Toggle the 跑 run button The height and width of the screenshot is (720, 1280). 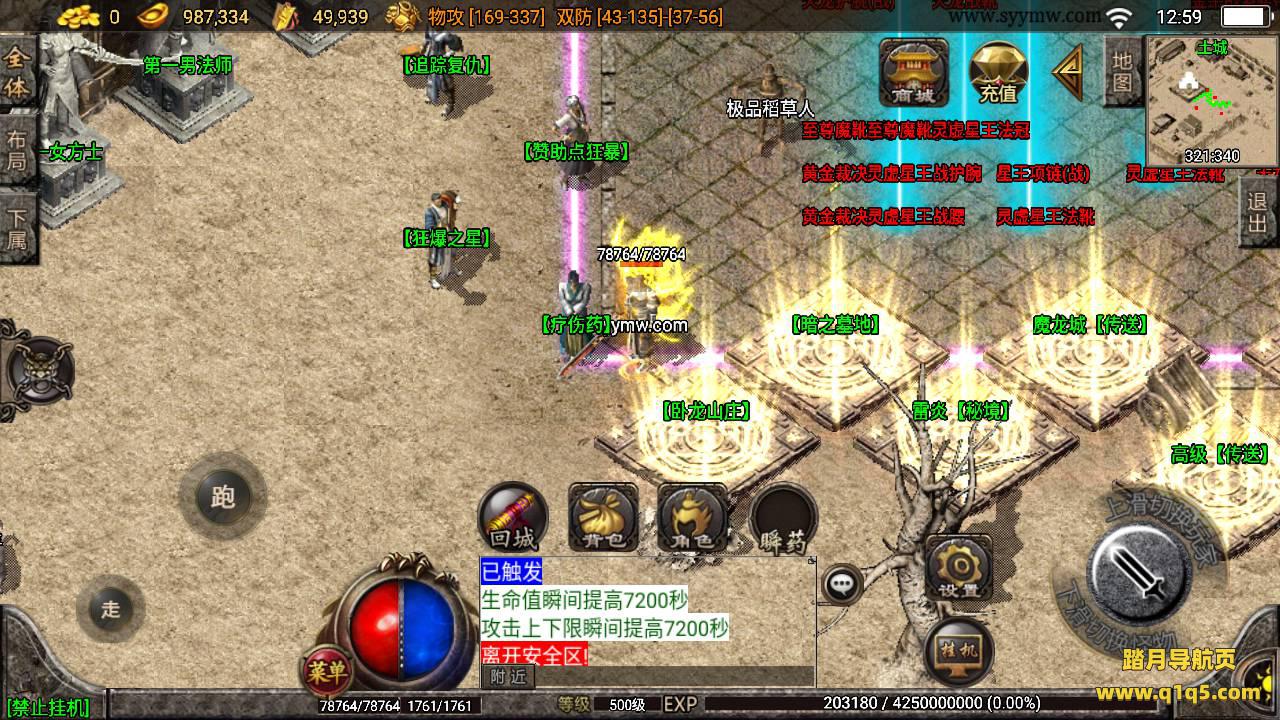(x=222, y=497)
